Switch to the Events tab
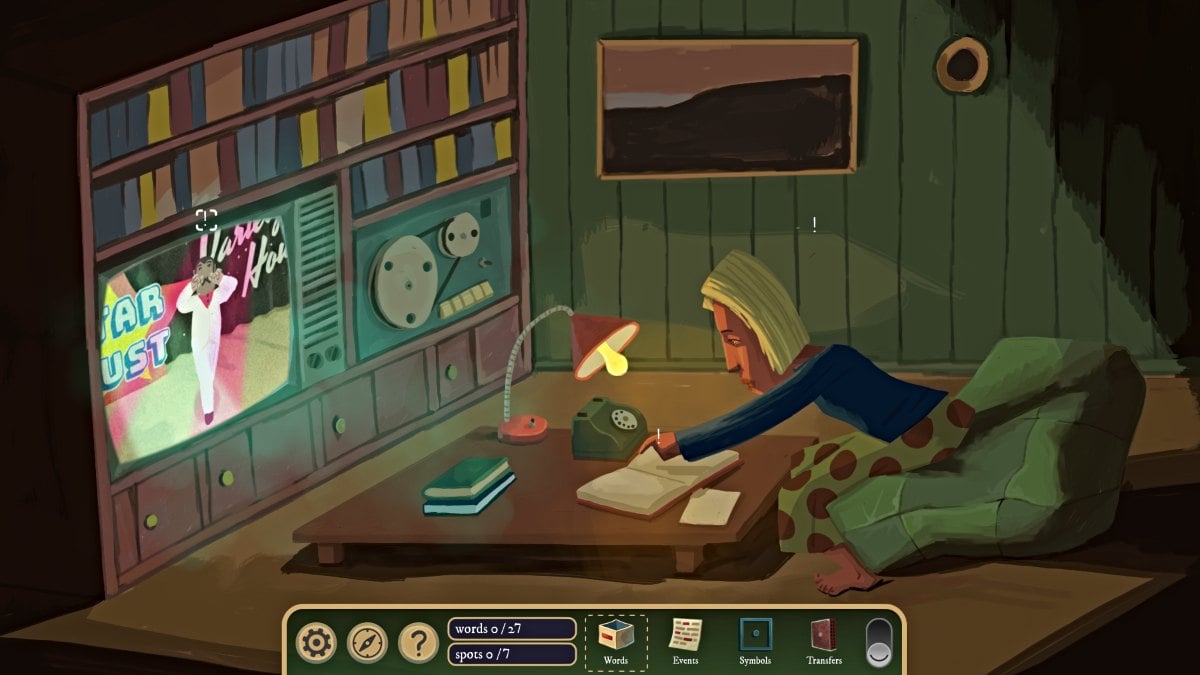The width and height of the screenshot is (1200, 675). [x=685, y=641]
